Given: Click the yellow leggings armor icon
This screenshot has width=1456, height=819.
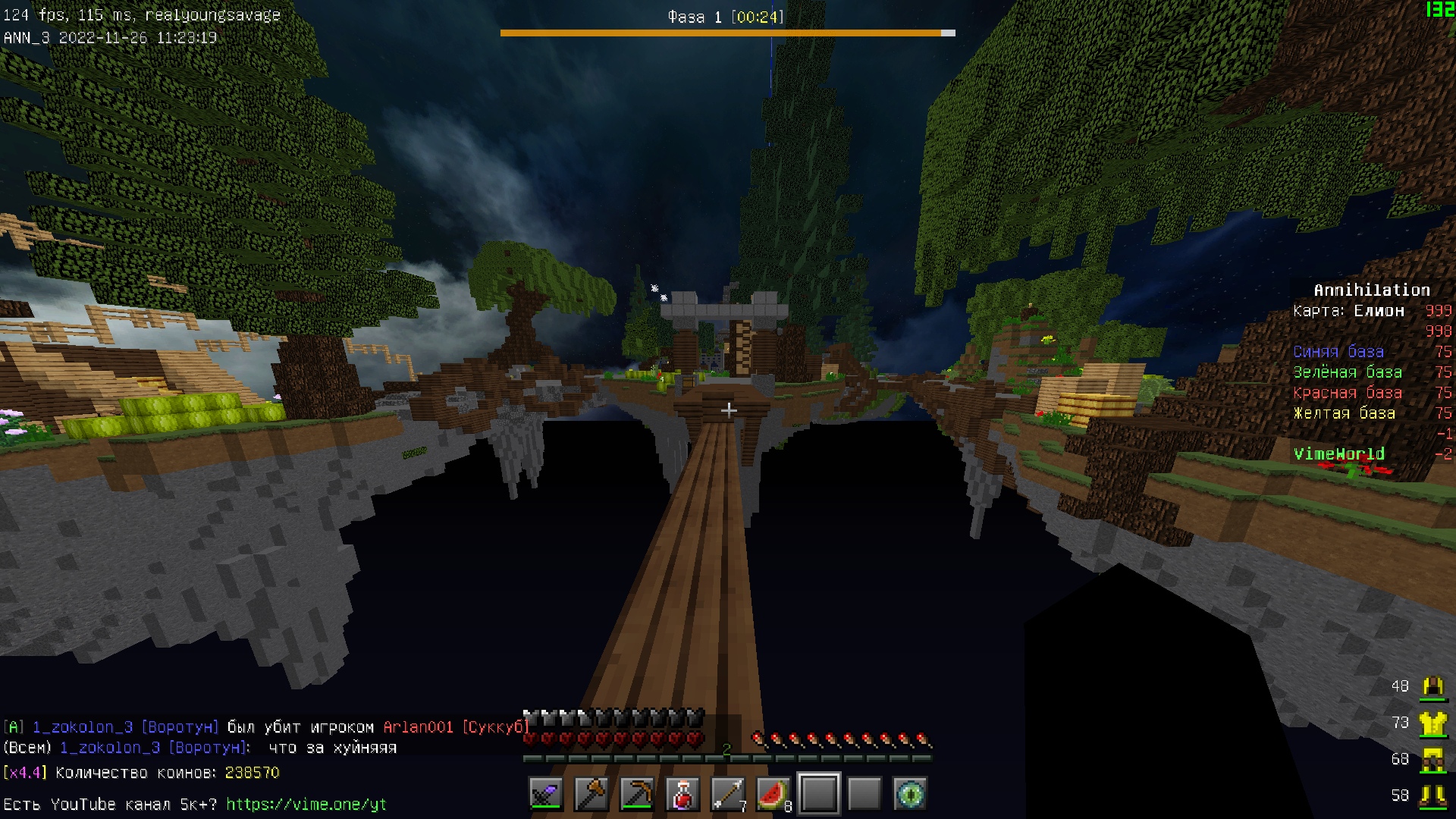Looking at the screenshot, I should pyautogui.click(x=1432, y=760).
